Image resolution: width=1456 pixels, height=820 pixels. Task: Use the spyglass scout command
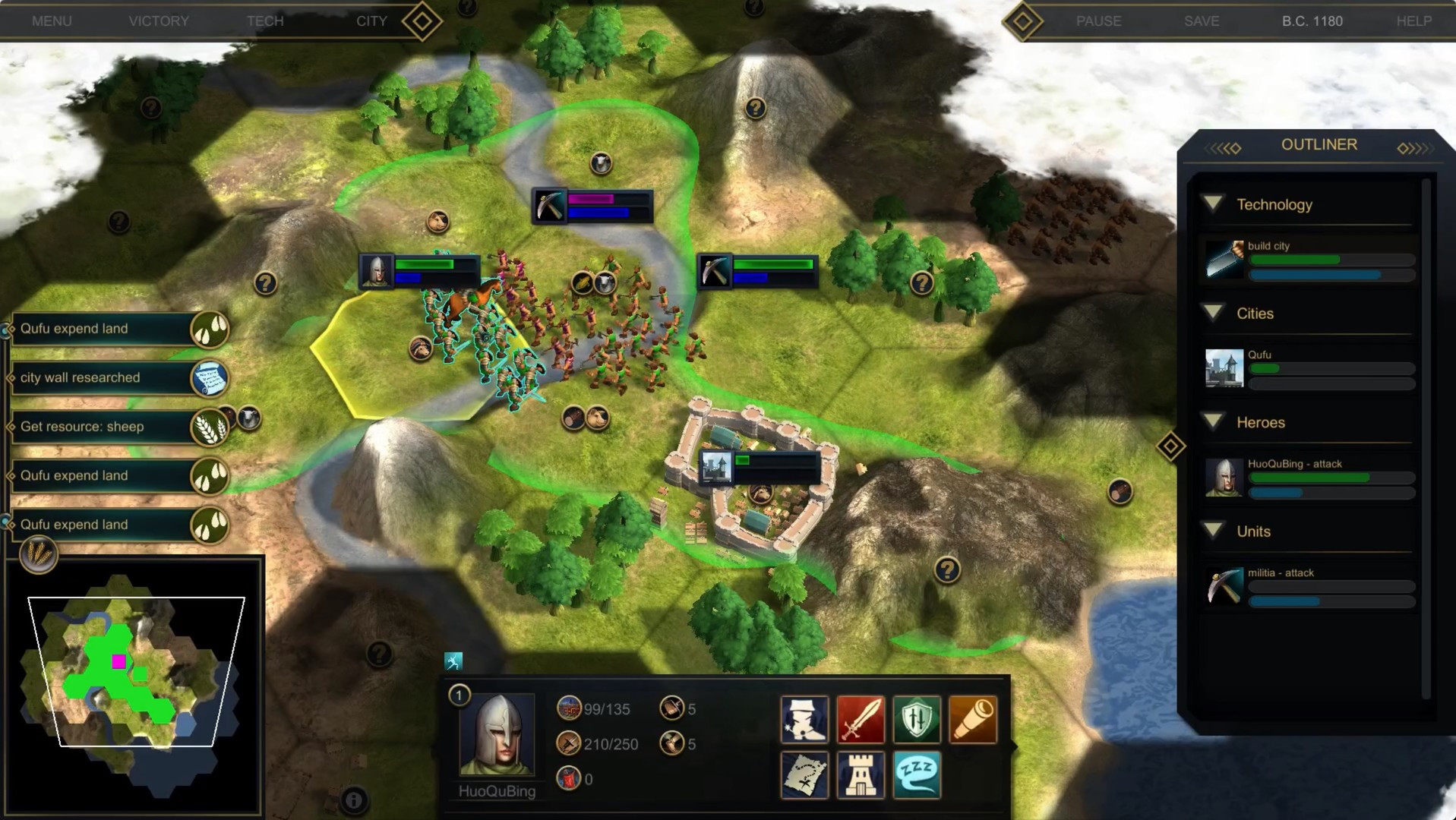click(x=973, y=718)
